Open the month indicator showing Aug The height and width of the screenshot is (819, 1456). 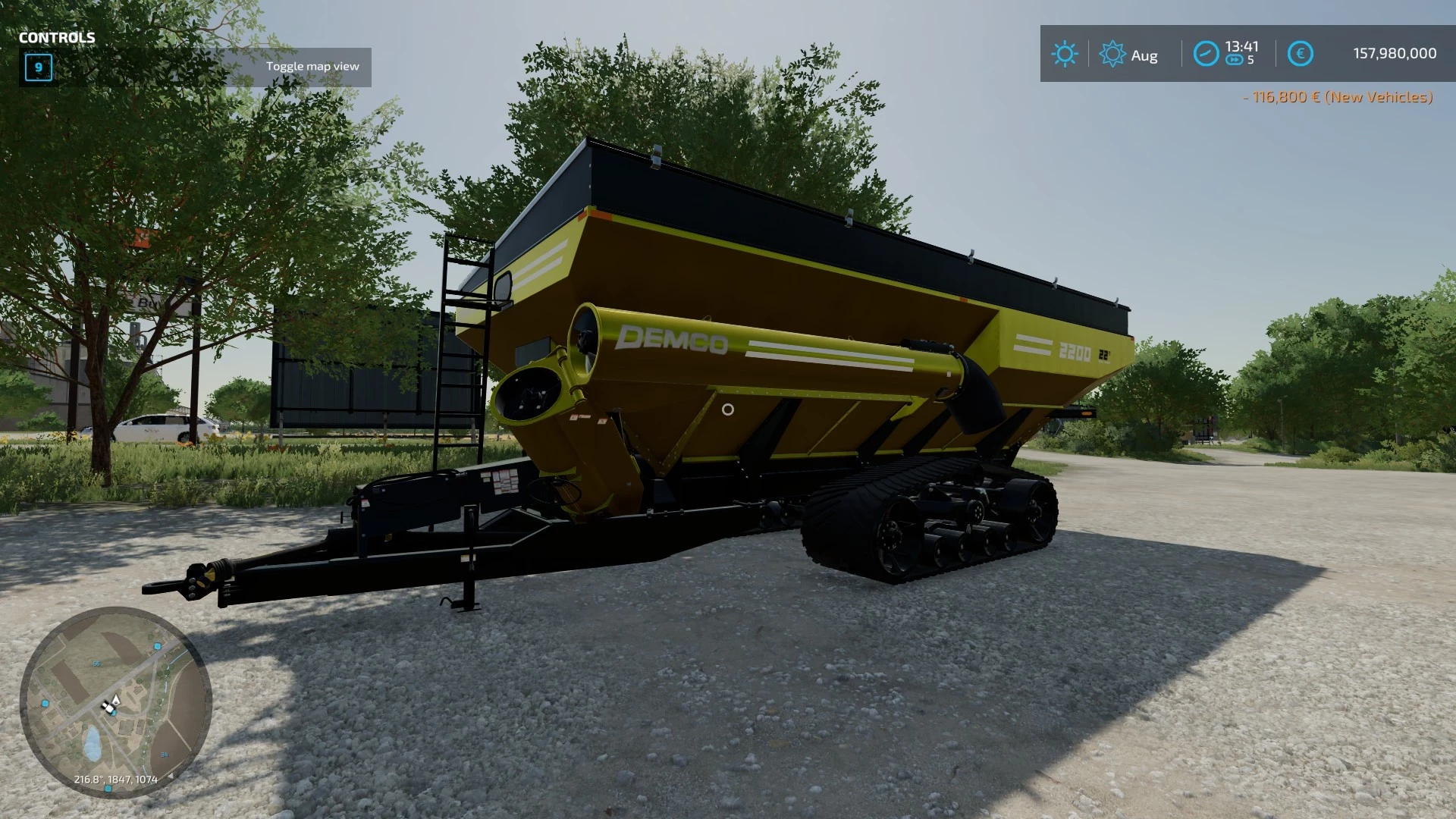coord(1146,55)
